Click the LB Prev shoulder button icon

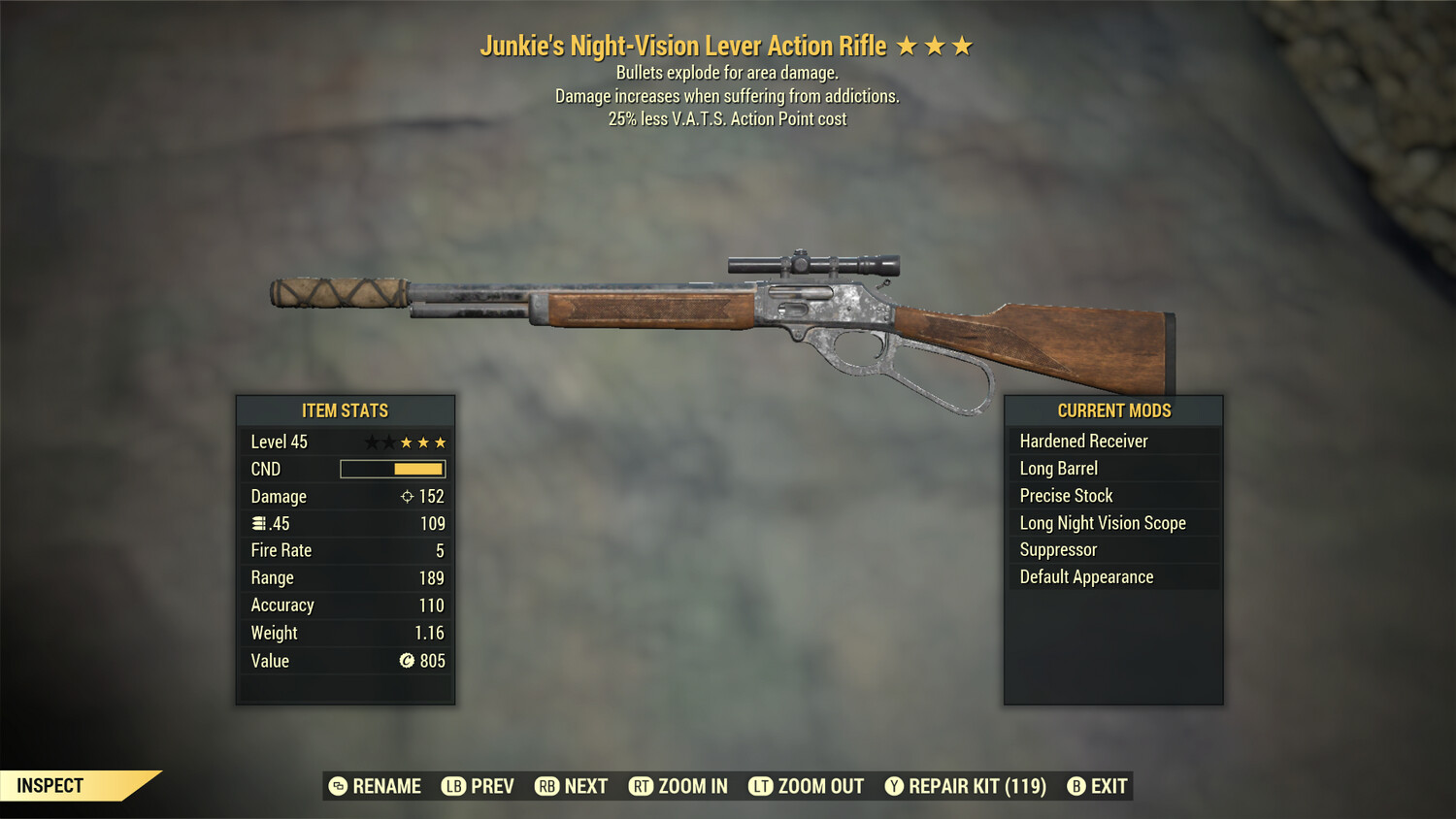pos(452,786)
